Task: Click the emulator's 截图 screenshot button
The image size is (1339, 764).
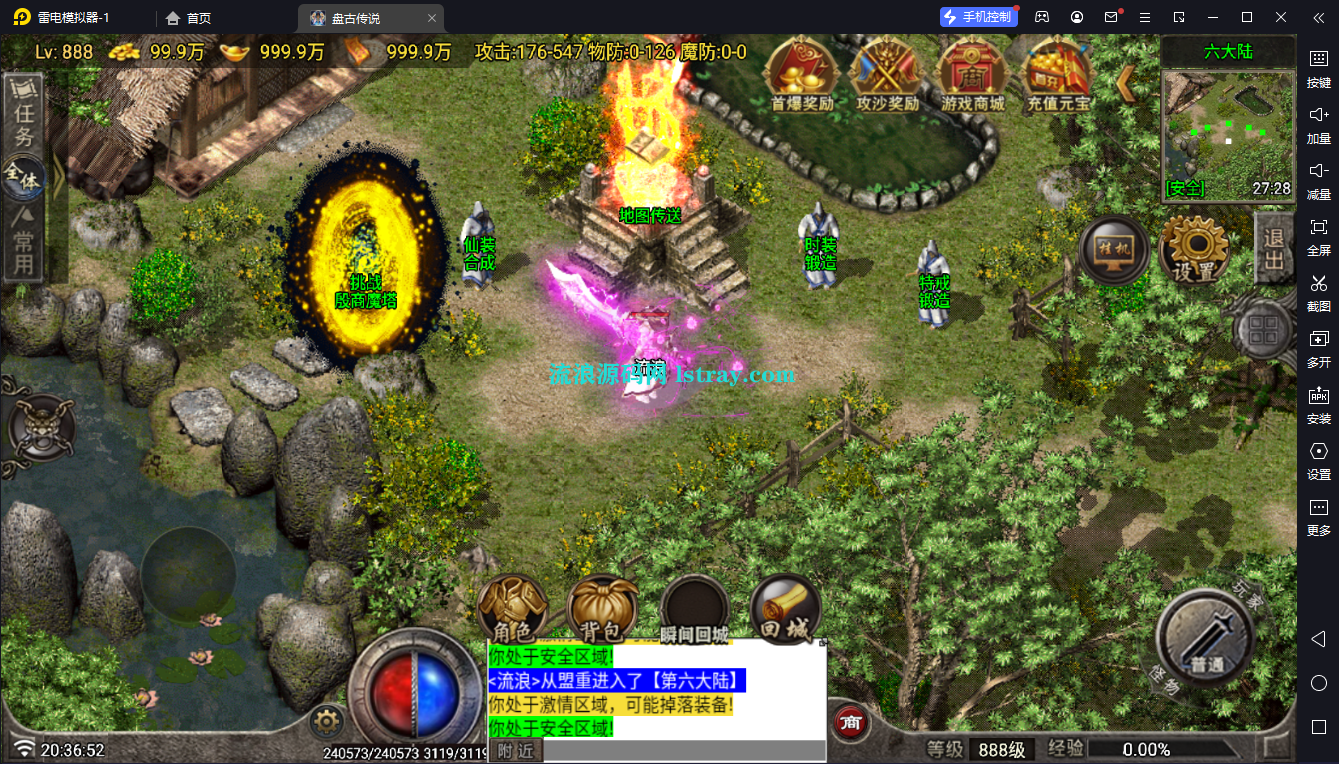Action: [1319, 290]
